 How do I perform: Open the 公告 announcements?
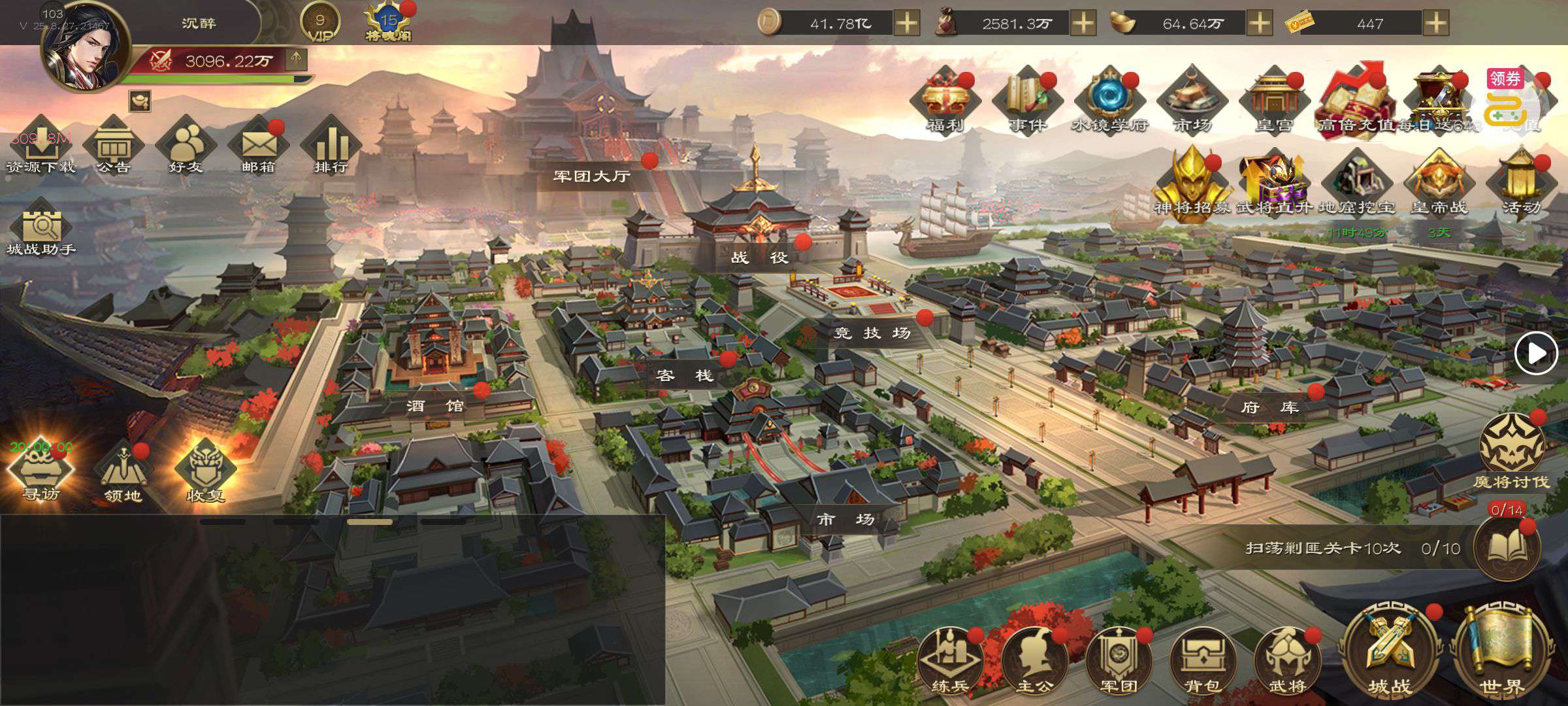click(x=113, y=147)
